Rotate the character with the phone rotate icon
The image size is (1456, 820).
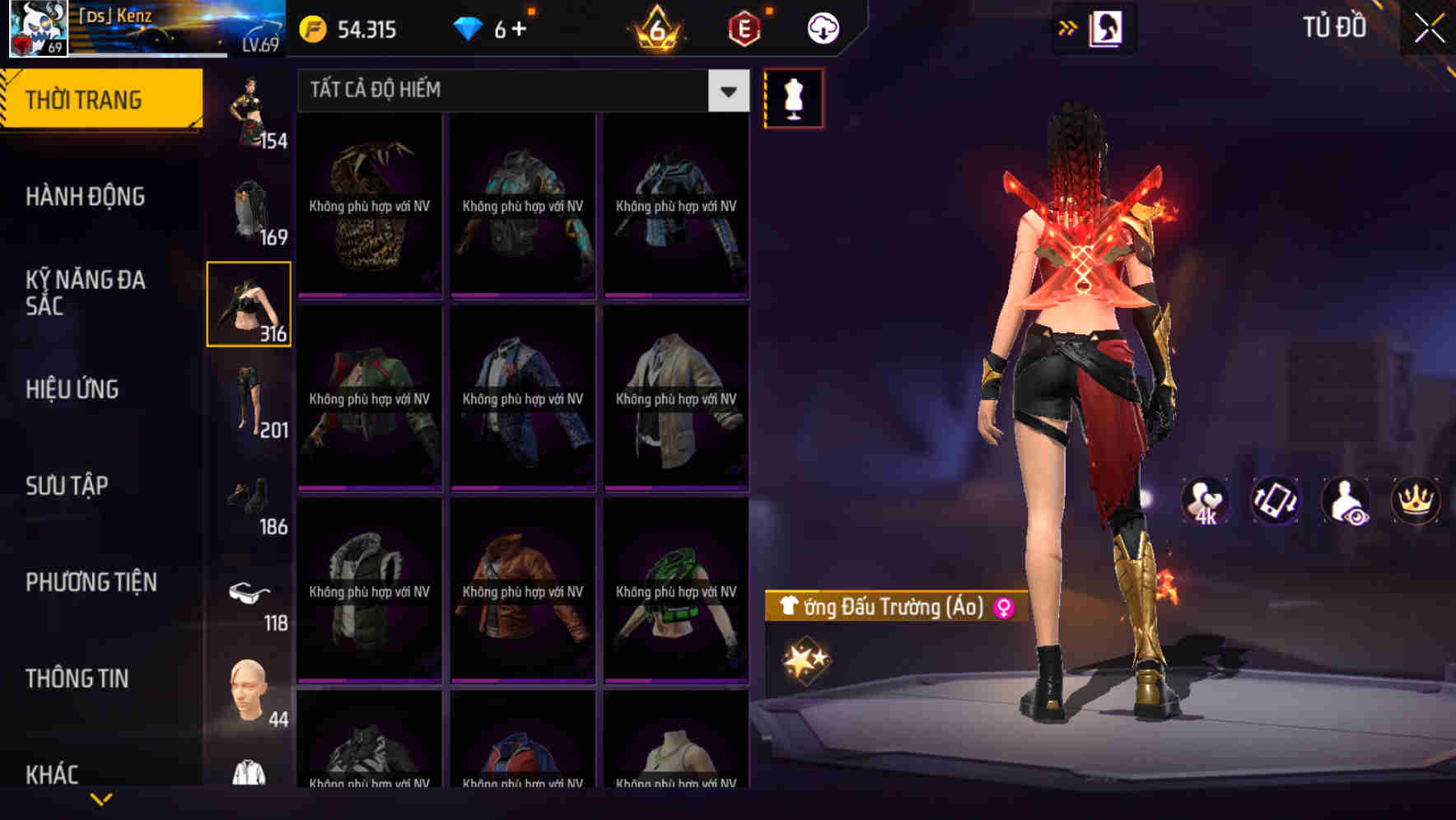pyautogui.click(x=1275, y=501)
